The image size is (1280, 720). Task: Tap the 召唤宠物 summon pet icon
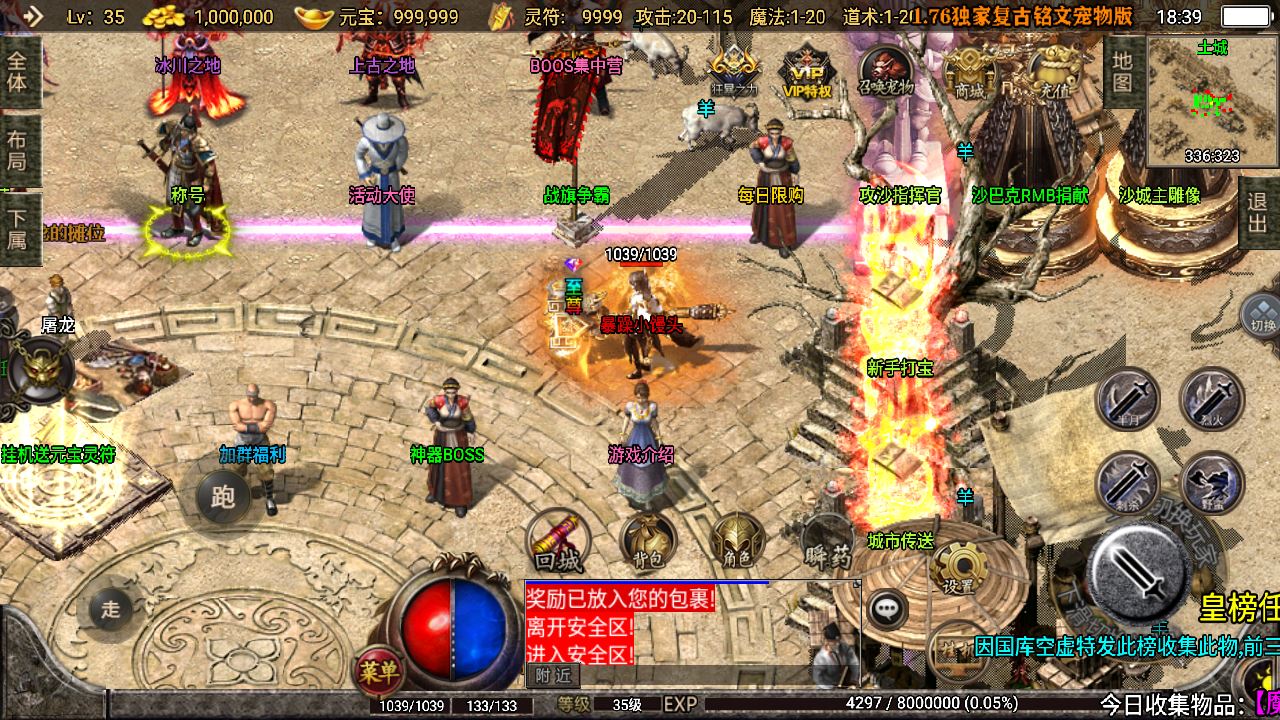886,70
